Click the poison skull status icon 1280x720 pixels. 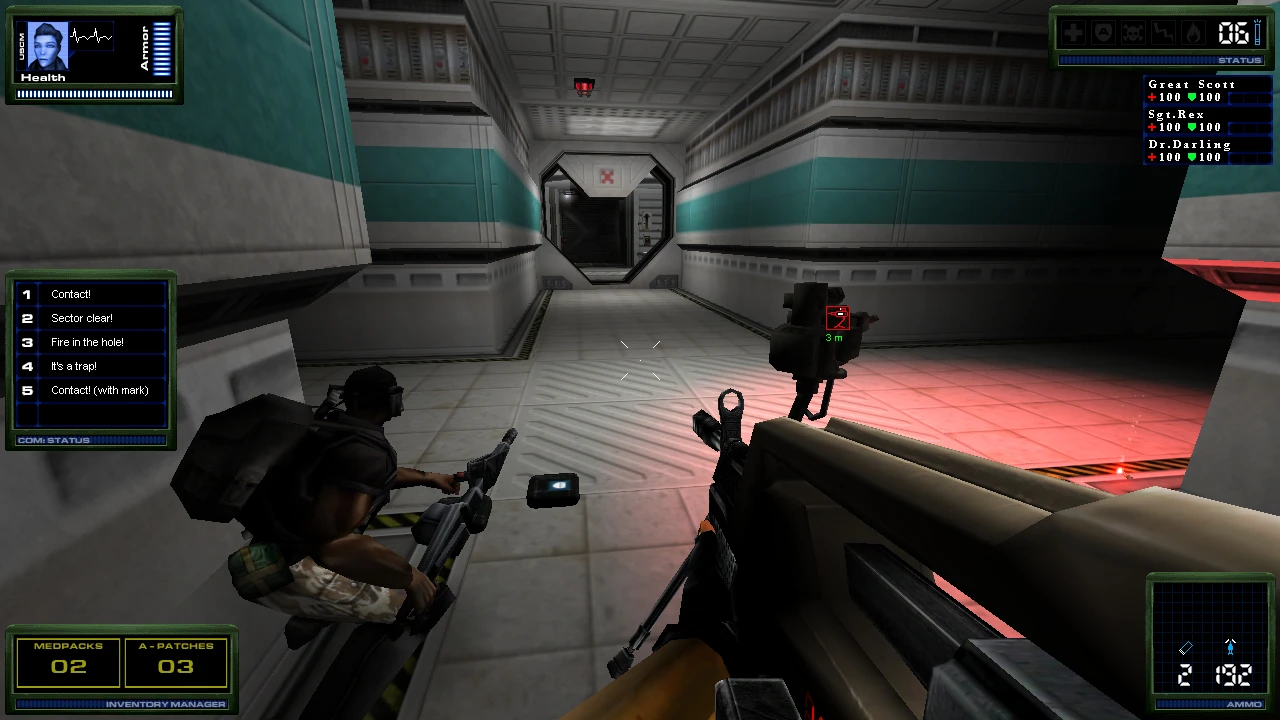click(x=1132, y=33)
